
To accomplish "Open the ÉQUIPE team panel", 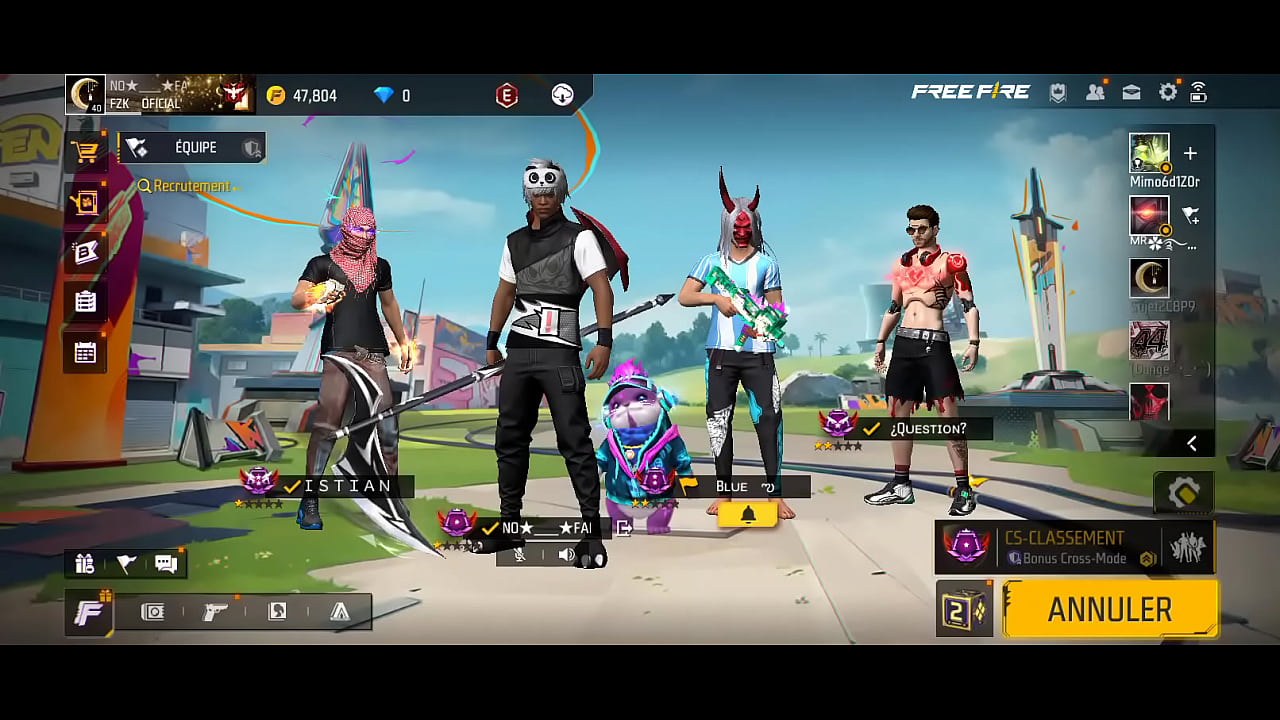I will [x=194, y=148].
